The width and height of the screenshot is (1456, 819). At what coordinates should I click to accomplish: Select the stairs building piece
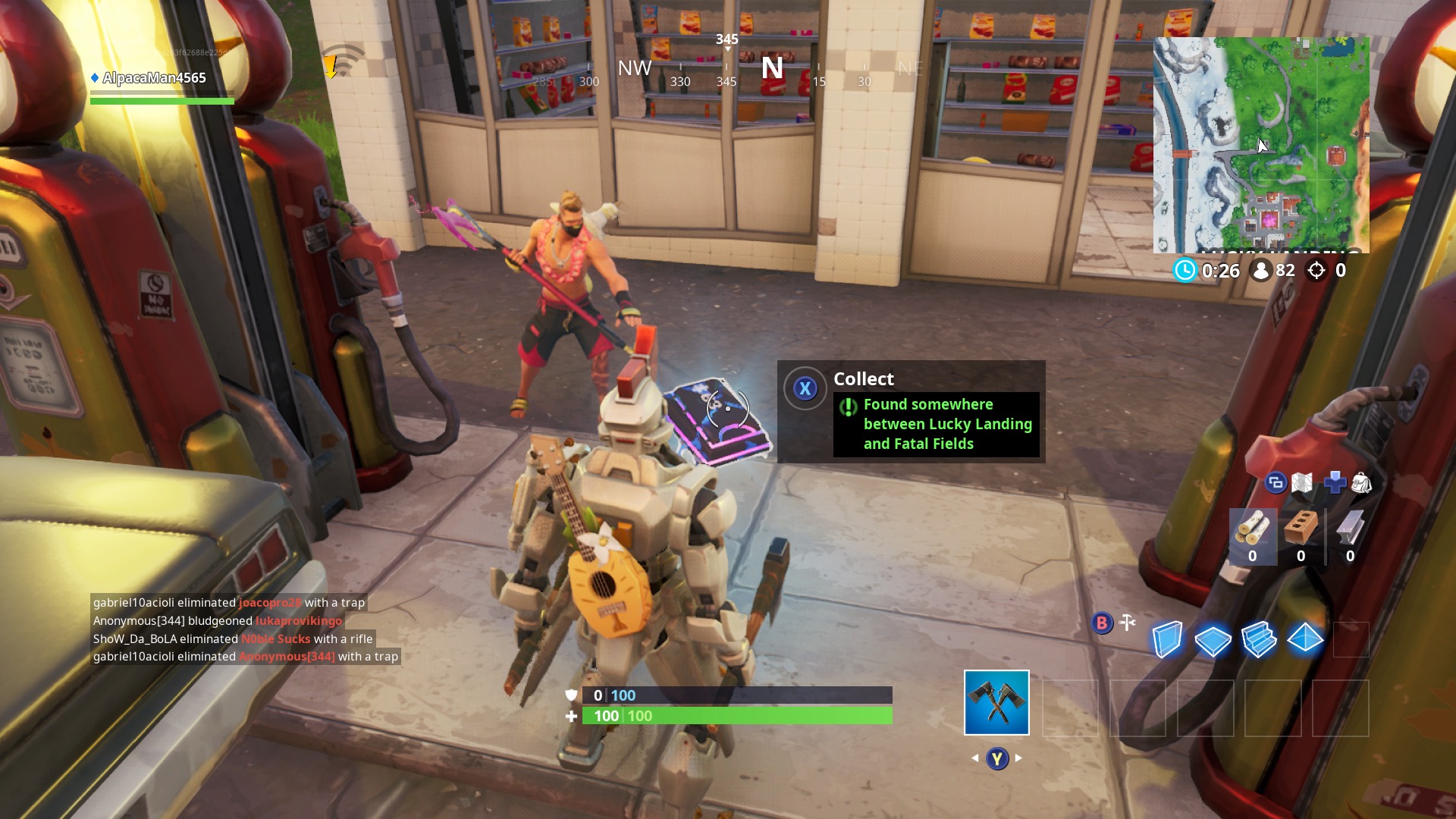[x=1259, y=639]
